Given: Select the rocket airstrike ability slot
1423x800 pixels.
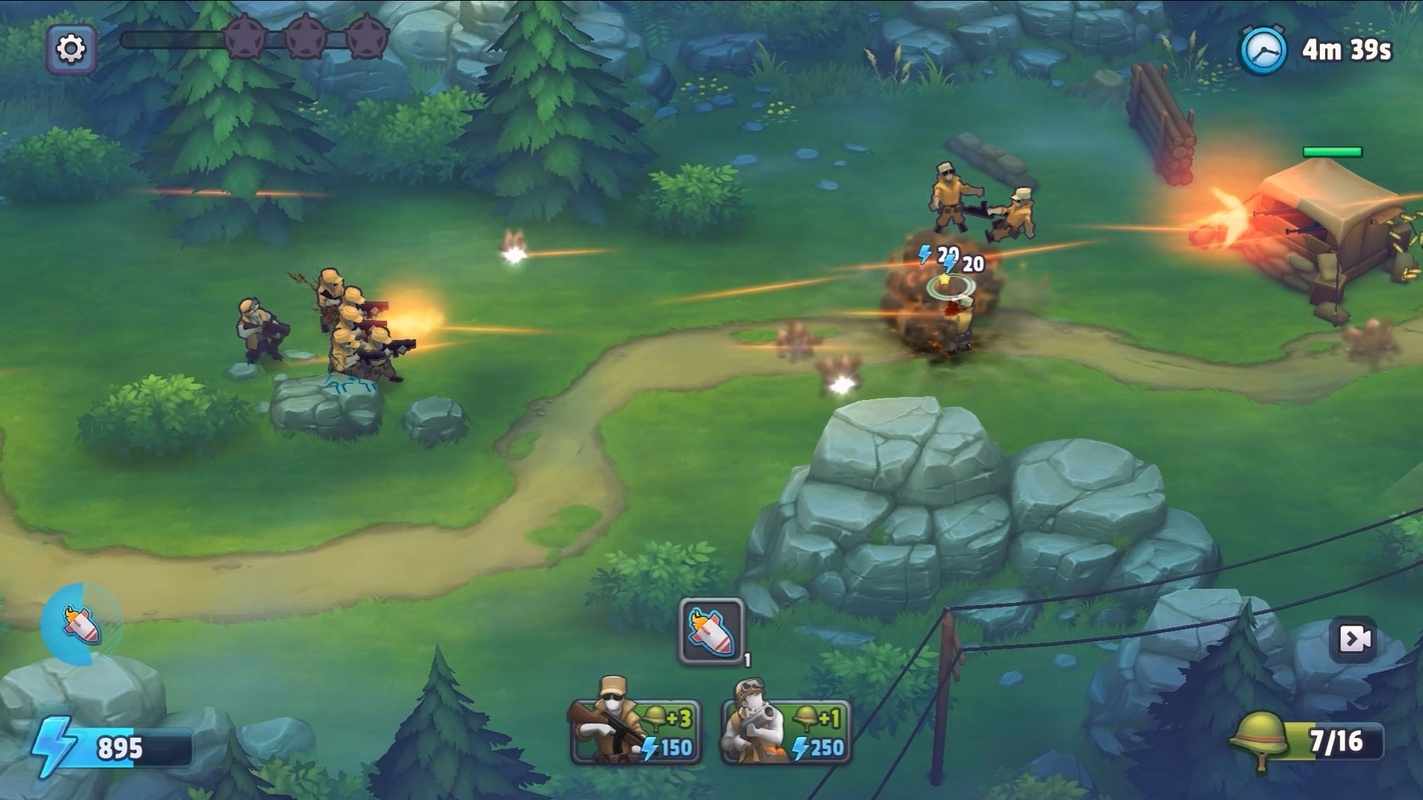Looking at the screenshot, I should [x=712, y=631].
